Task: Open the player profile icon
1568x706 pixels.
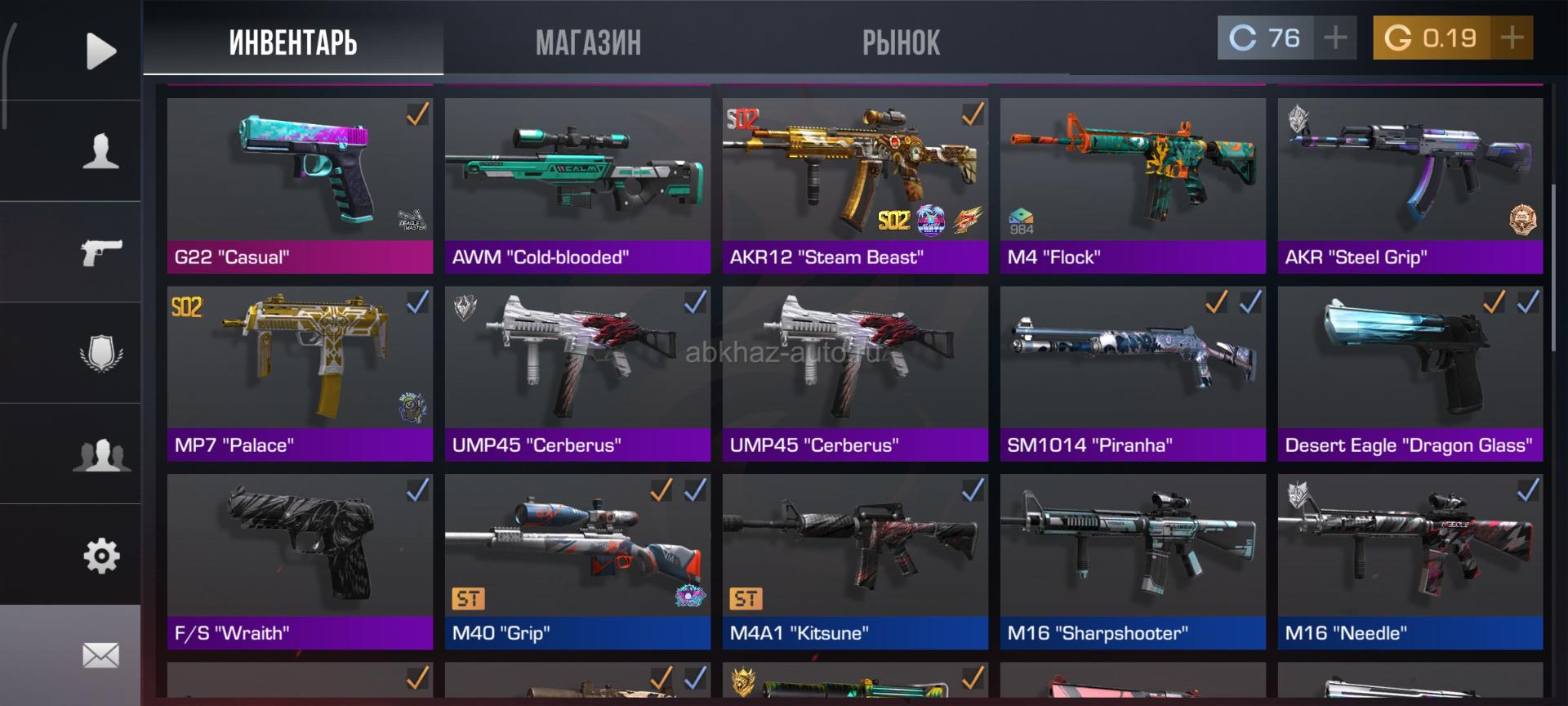Action: pos(100,152)
